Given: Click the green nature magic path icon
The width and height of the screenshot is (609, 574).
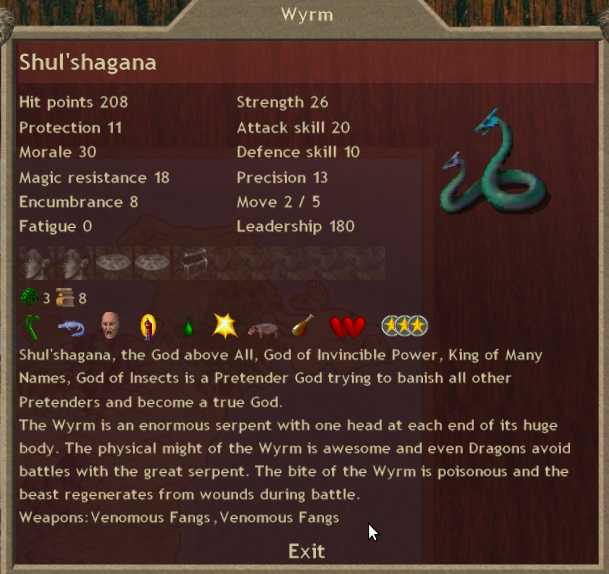Looking at the screenshot, I should (30, 297).
